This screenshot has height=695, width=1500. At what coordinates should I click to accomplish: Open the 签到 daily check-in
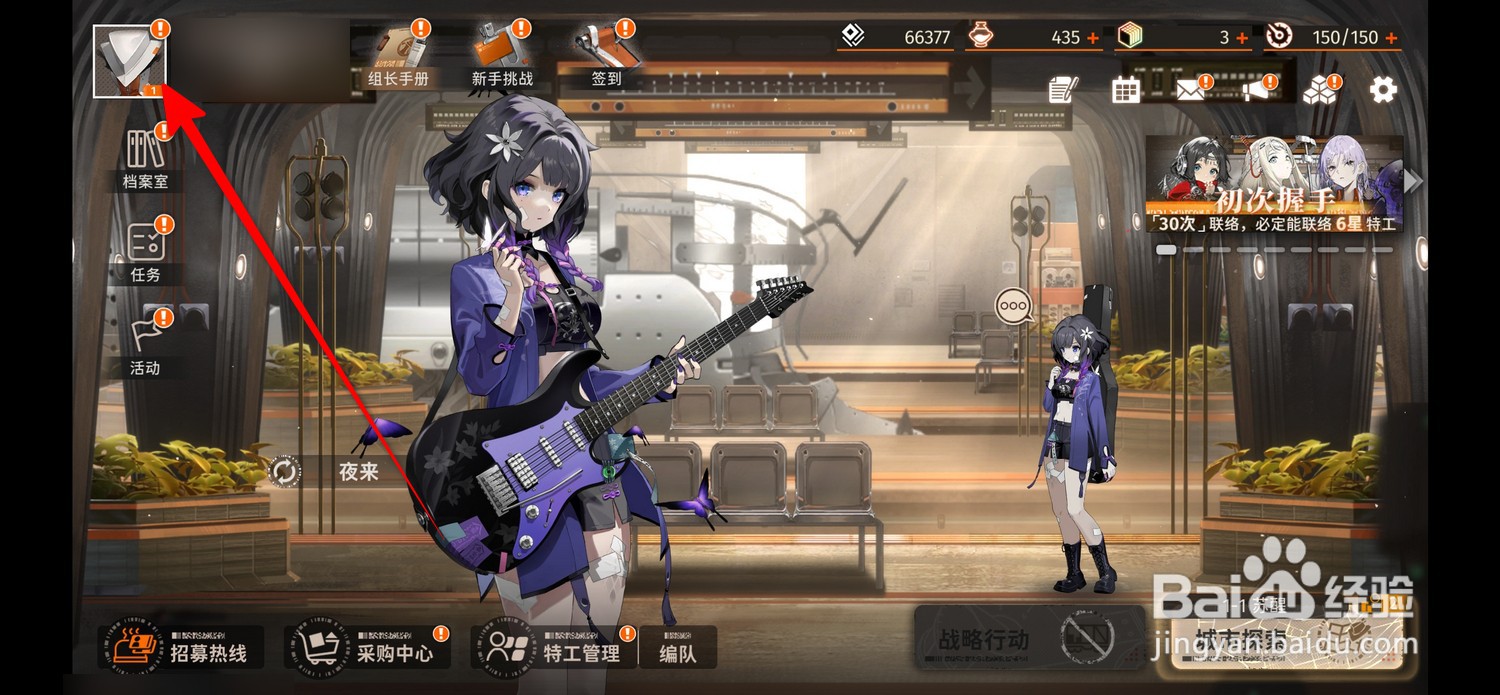click(606, 55)
